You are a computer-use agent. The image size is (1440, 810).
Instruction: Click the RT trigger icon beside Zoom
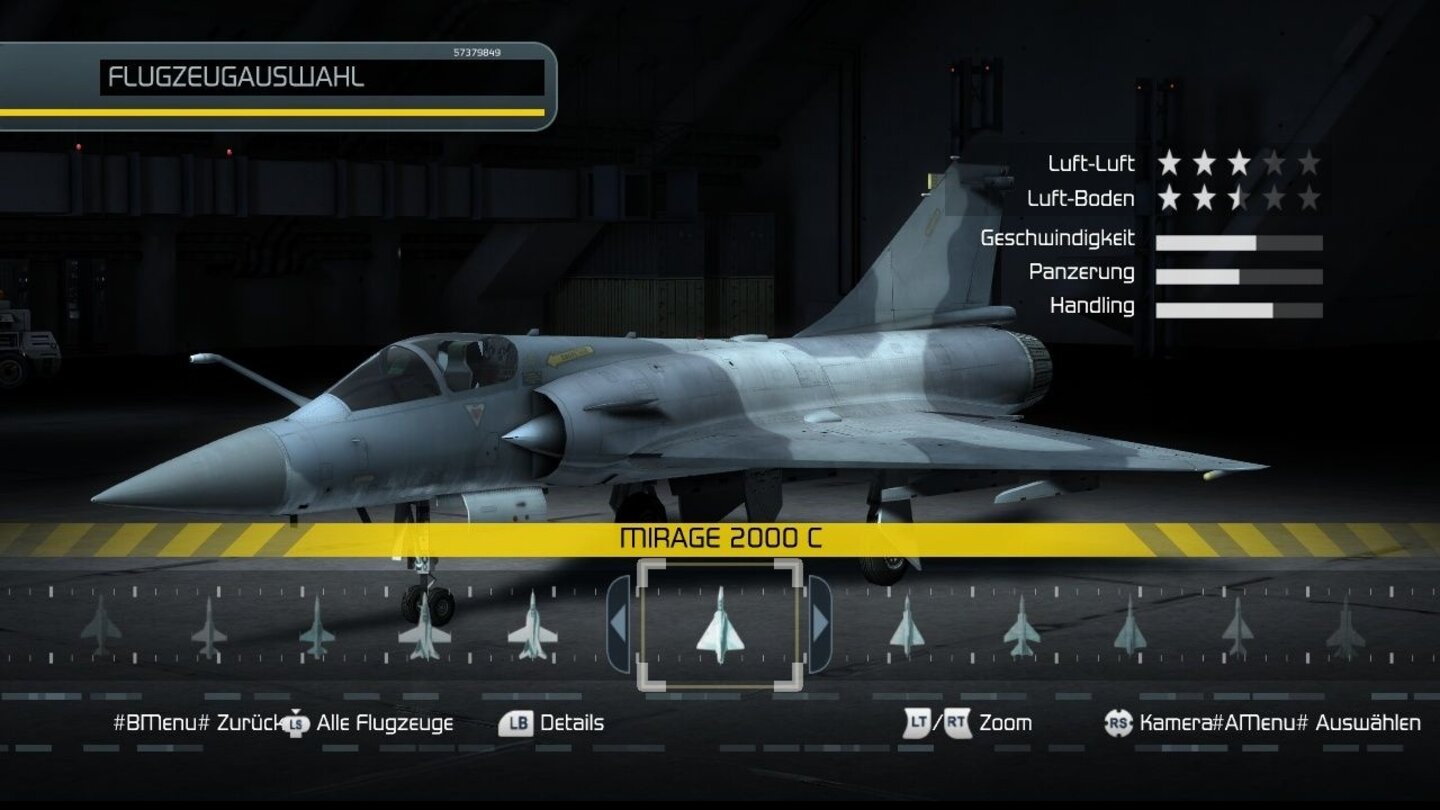[958, 722]
